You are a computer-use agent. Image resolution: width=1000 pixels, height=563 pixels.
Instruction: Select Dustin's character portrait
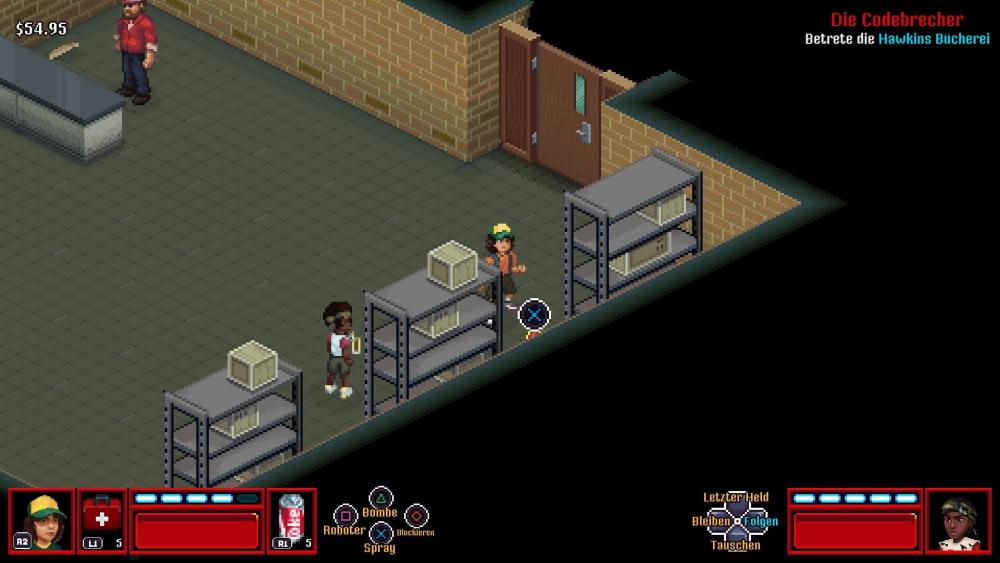pyautogui.click(x=42, y=520)
